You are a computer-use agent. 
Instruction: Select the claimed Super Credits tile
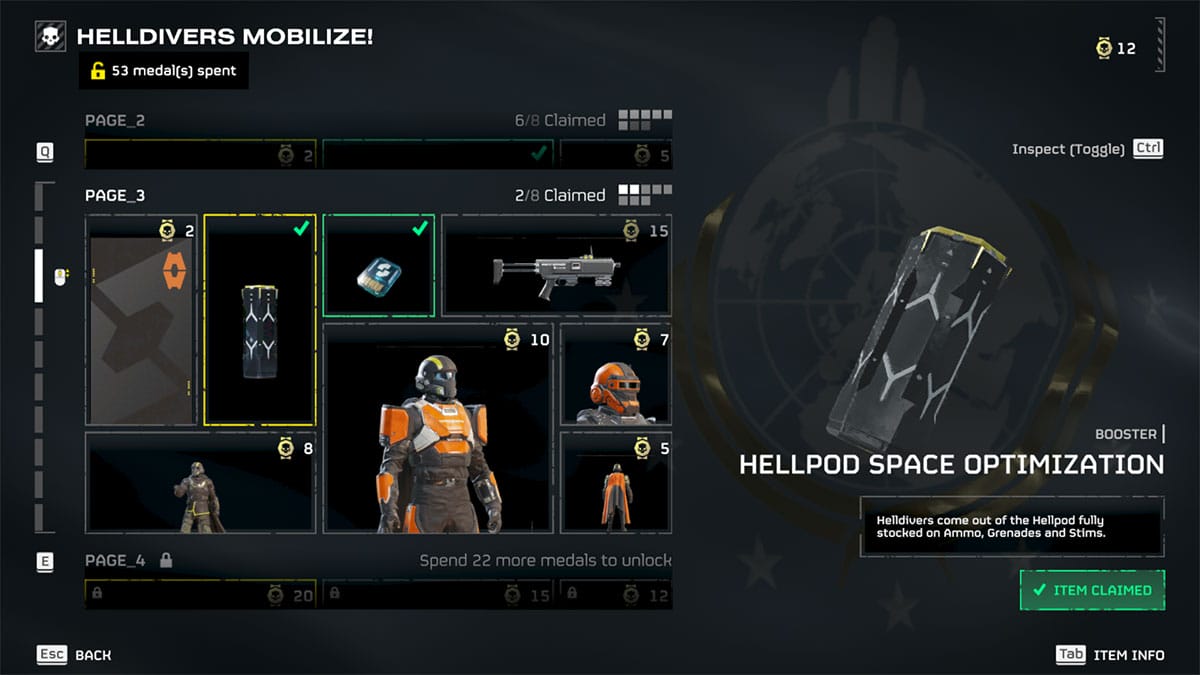coord(378,265)
